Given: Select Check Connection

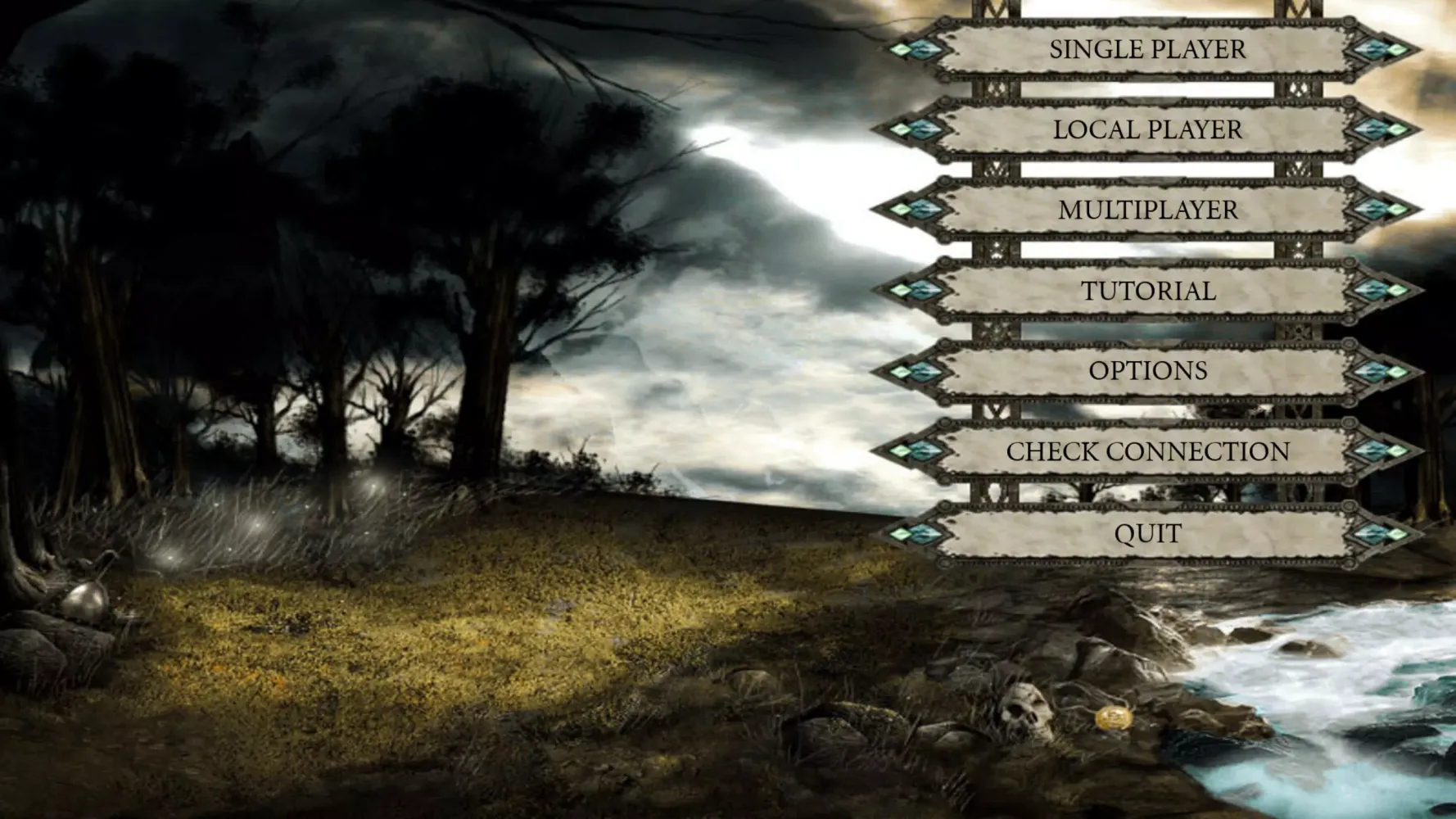Looking at the screenshot, I should tap(1147, 451).
